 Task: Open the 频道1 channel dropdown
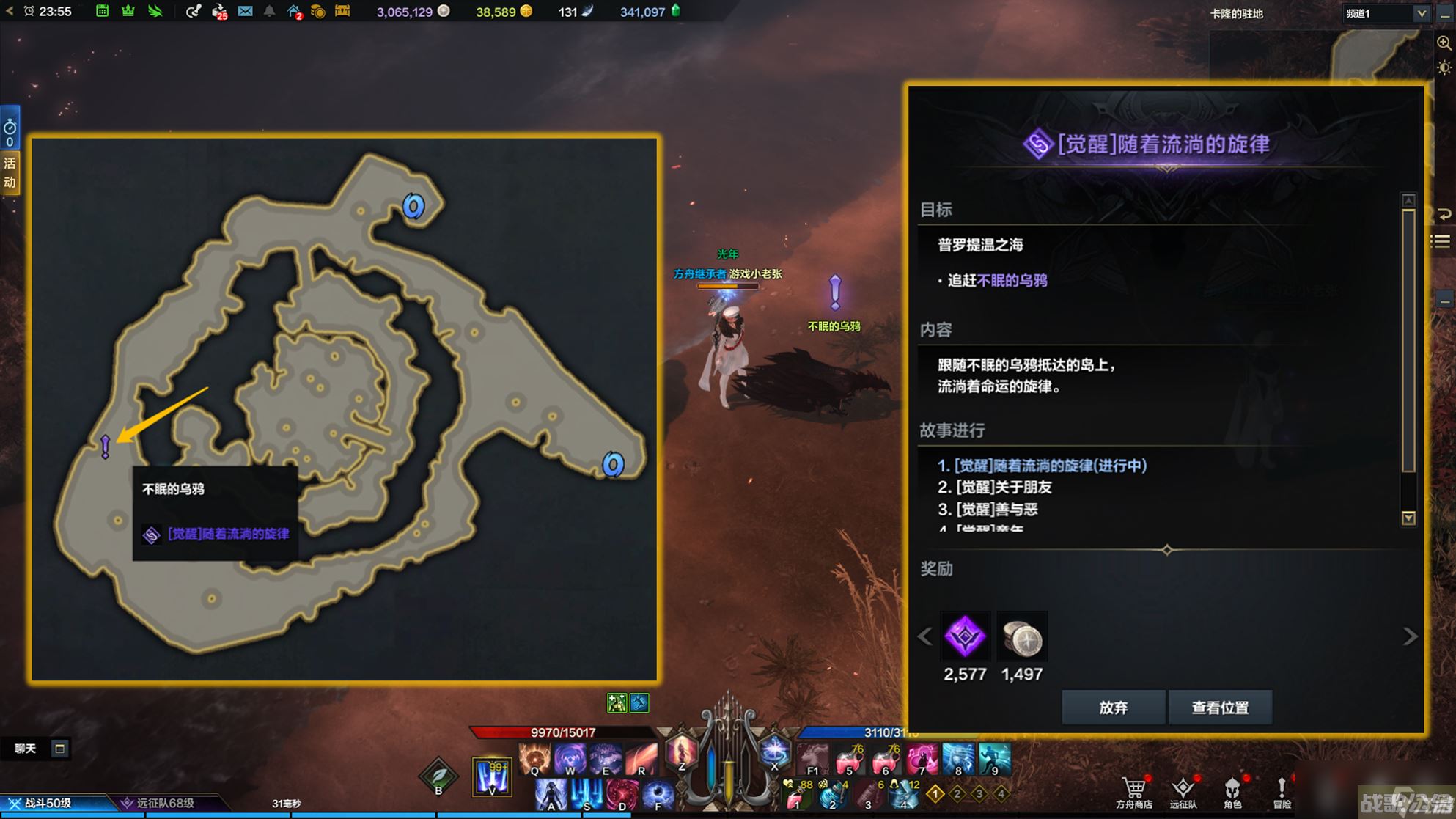pos(1386,13)
